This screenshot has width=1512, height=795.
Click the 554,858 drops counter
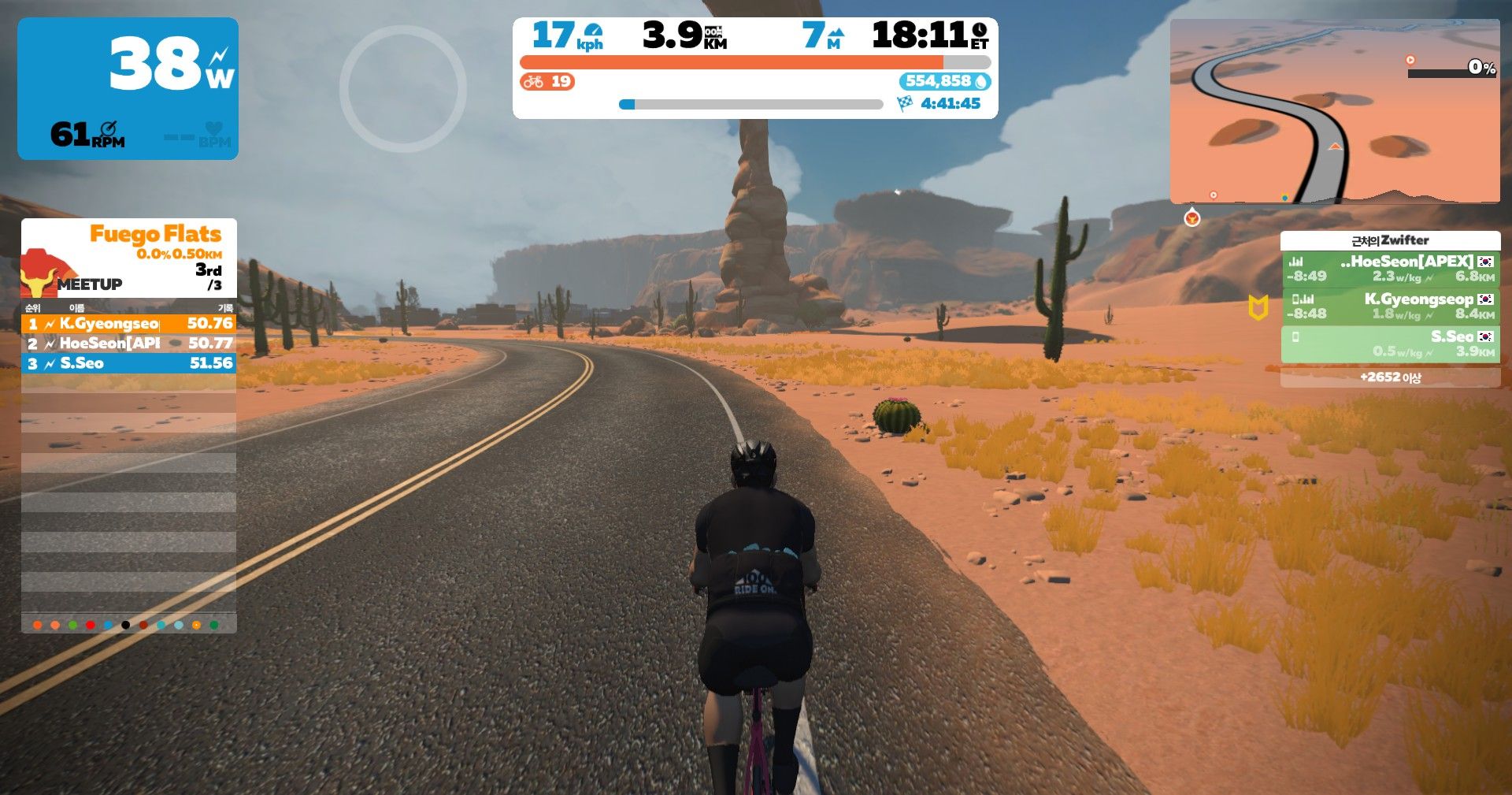coord(944,81)
